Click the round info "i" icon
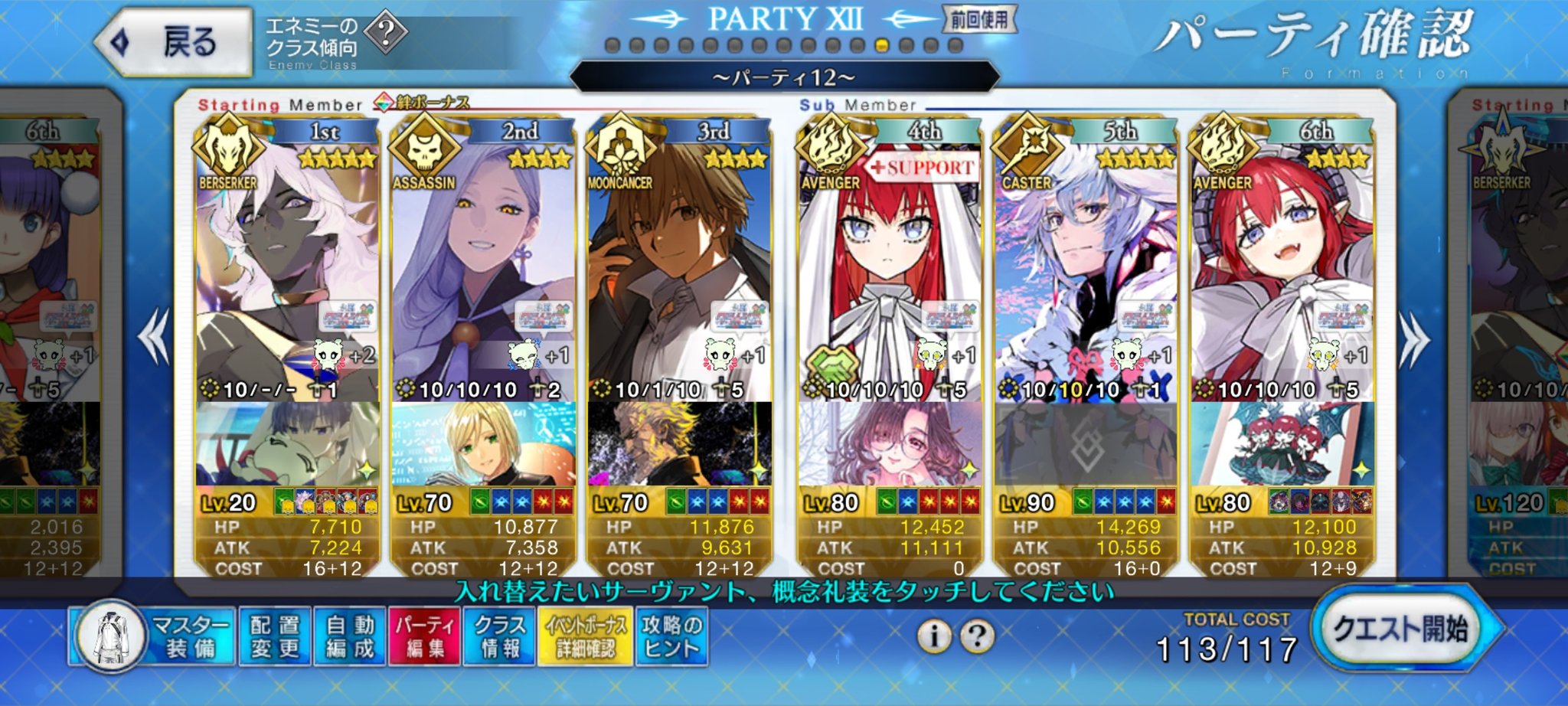Screen dimensions: 1568x706 point(934,636)
